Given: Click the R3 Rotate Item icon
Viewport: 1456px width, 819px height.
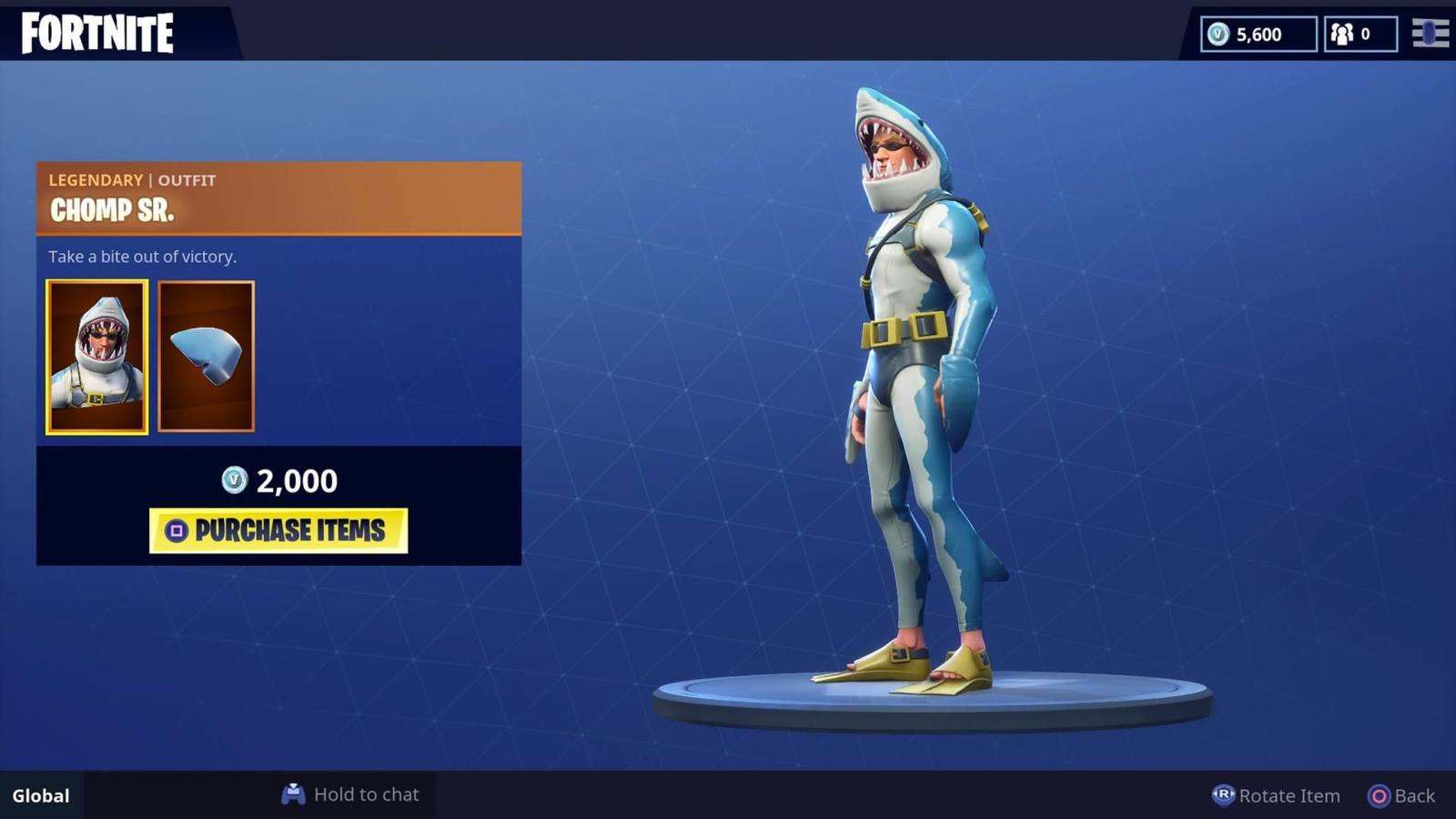Looking at the screenshot, I should 1224,795.
